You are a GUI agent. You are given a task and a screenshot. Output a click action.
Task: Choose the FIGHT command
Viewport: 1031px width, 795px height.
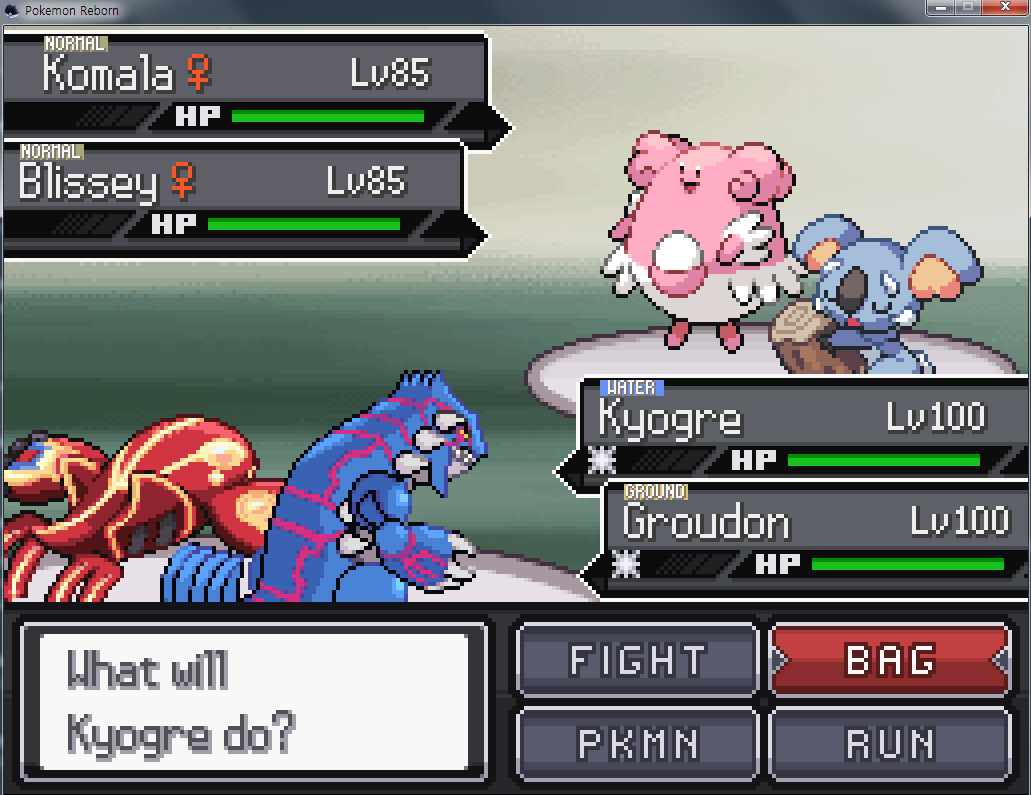click(637, 660)
